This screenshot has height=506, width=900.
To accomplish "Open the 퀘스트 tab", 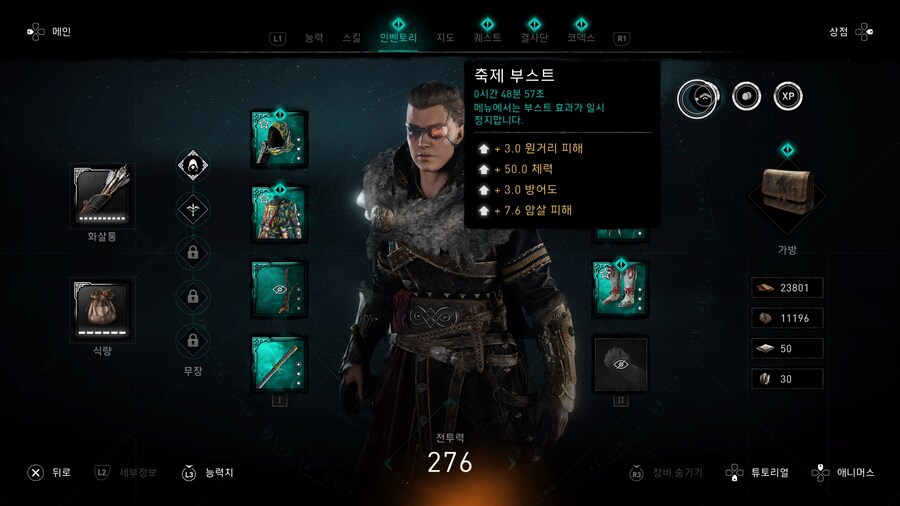I will coord(488,38).
